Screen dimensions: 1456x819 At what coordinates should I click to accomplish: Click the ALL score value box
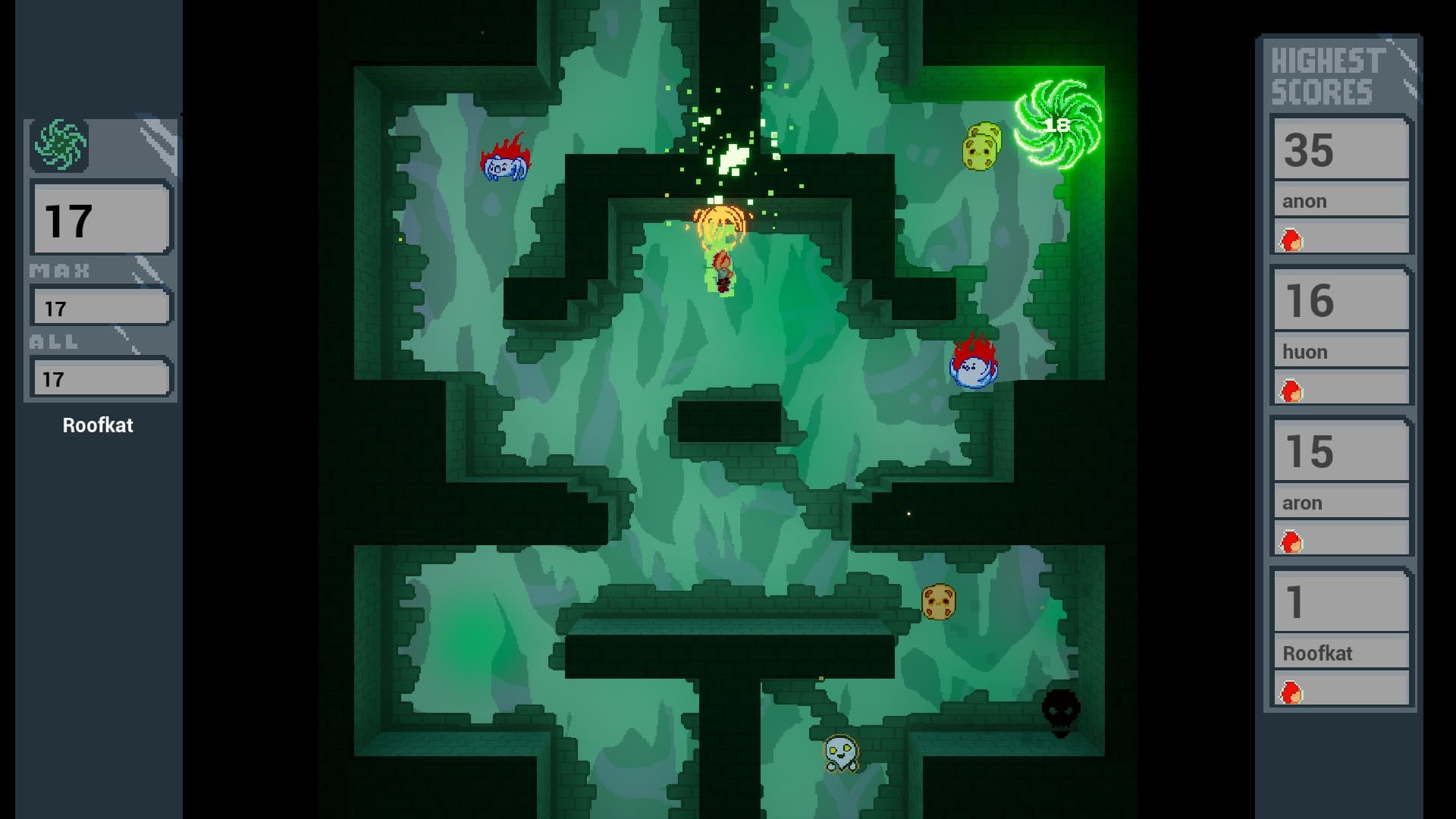click(101, 375)
